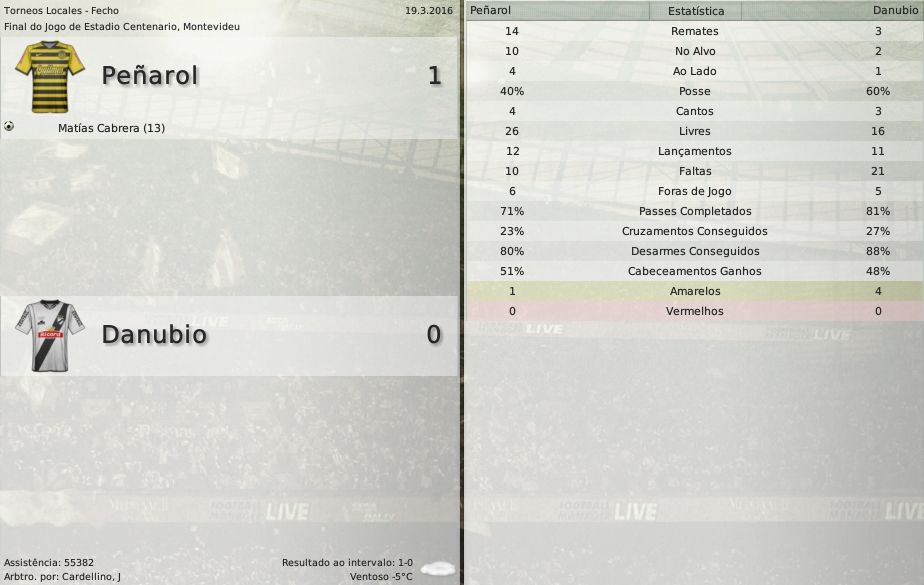Select the Posse statistics row
This screenshot has width=924, height=585.
(x=694, y=91)
